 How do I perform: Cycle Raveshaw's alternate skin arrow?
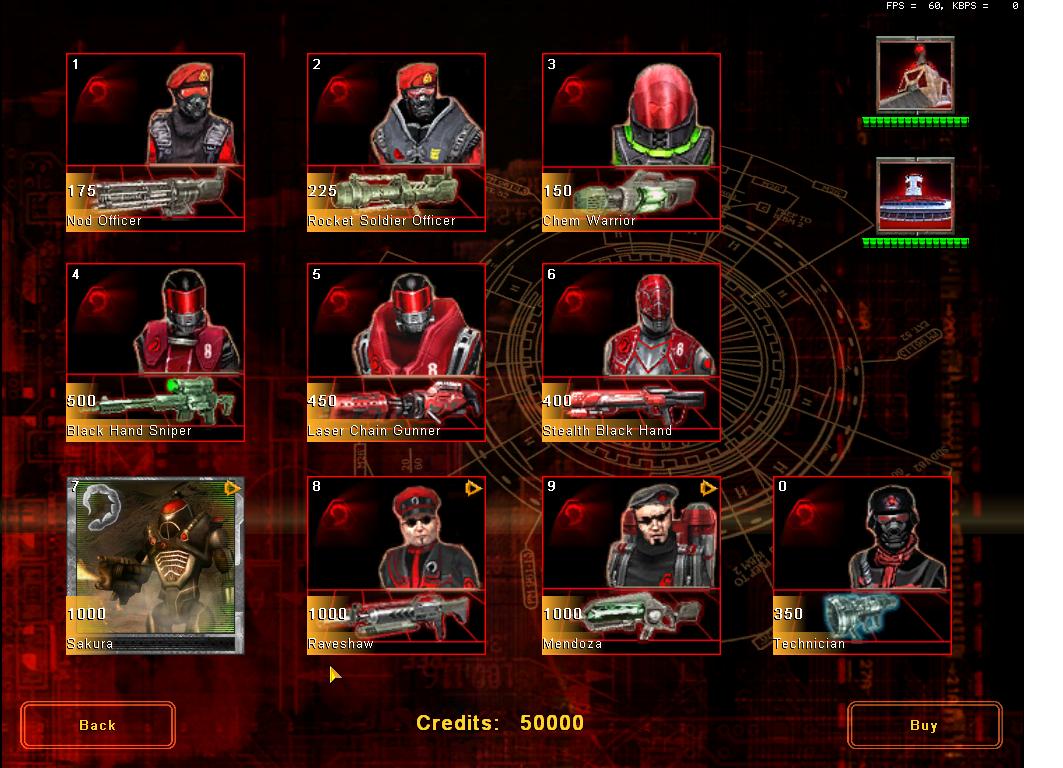pos(473,488)
